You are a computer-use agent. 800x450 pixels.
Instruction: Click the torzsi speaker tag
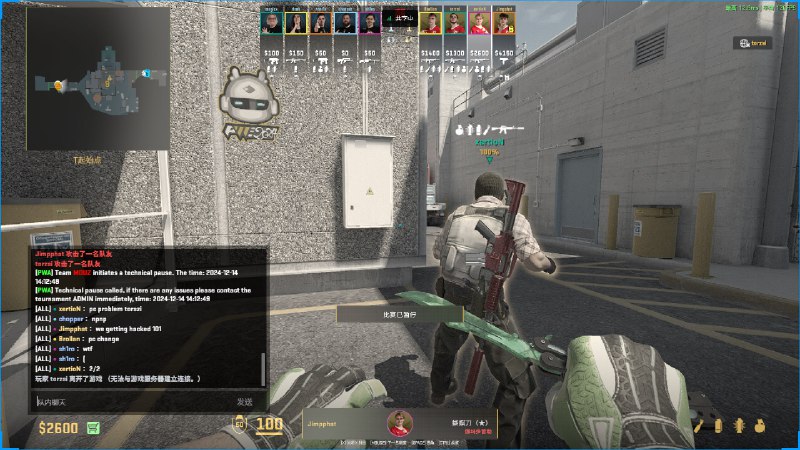(752, 43)
